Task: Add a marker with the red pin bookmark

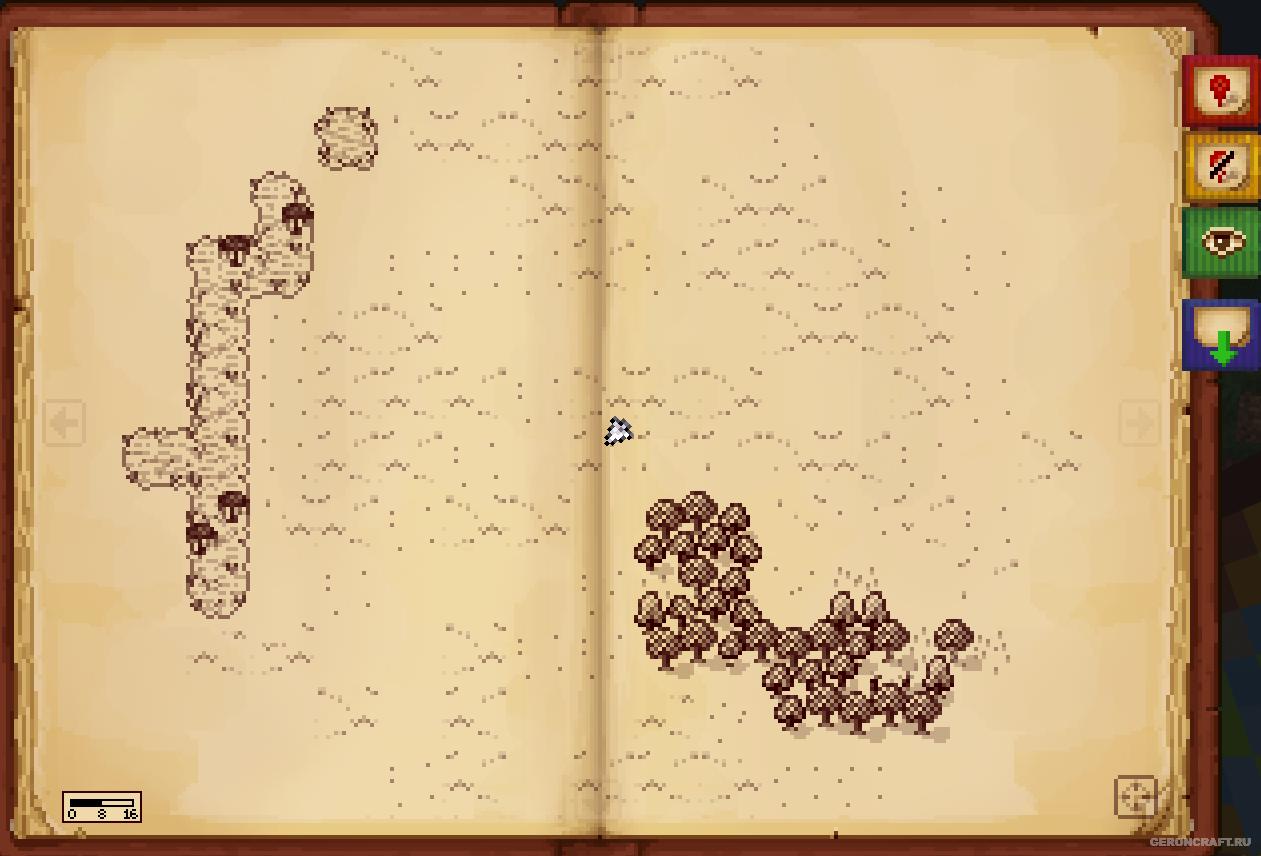Action: (x=1220, y=91)
